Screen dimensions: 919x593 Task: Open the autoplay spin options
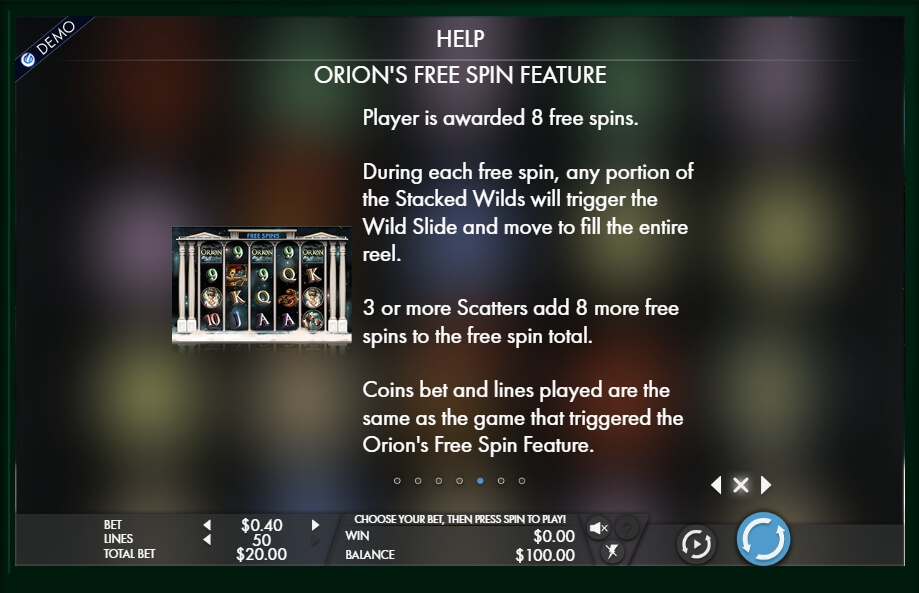(696, 543)
